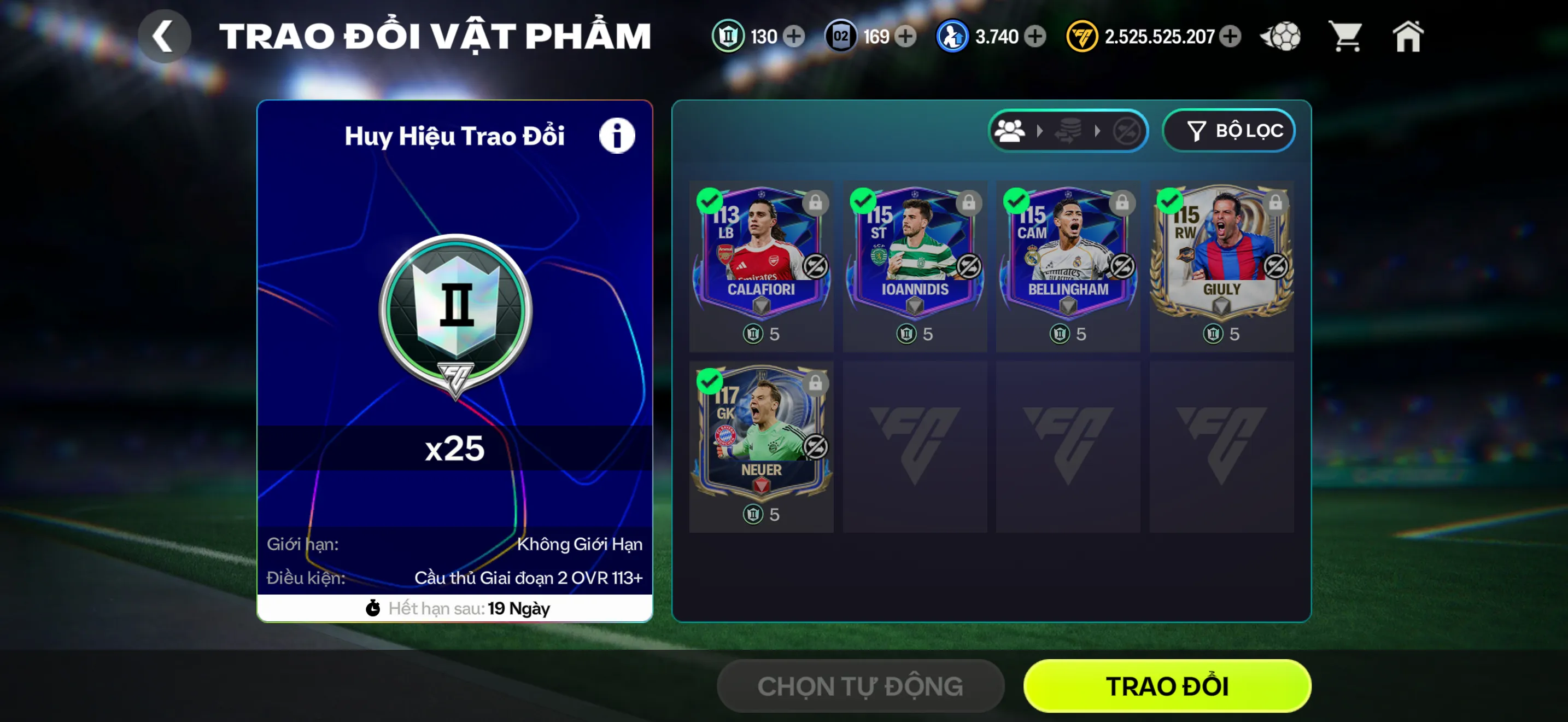Expand the arrow after the players sort icon
Image resolution: width=1568 pixels, height=722 pixels.
tap(1039, 130)
